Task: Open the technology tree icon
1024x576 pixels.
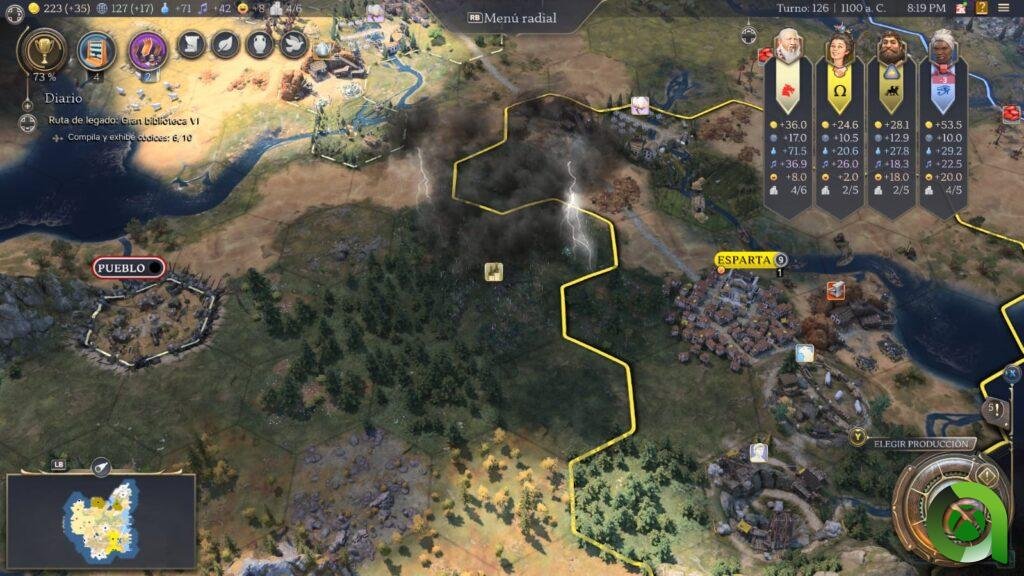Action: click(x=96, y=48)
